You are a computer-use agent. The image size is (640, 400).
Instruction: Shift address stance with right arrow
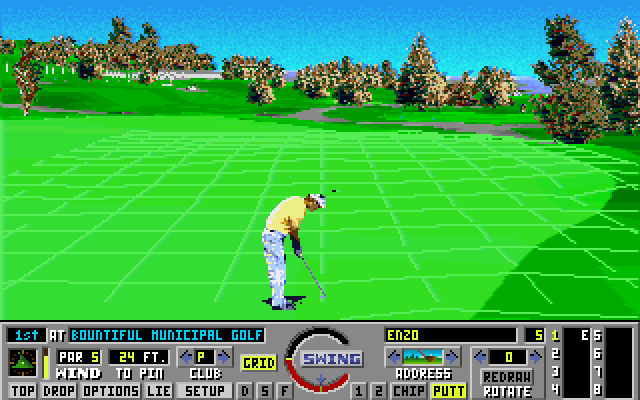coord(453,356)
